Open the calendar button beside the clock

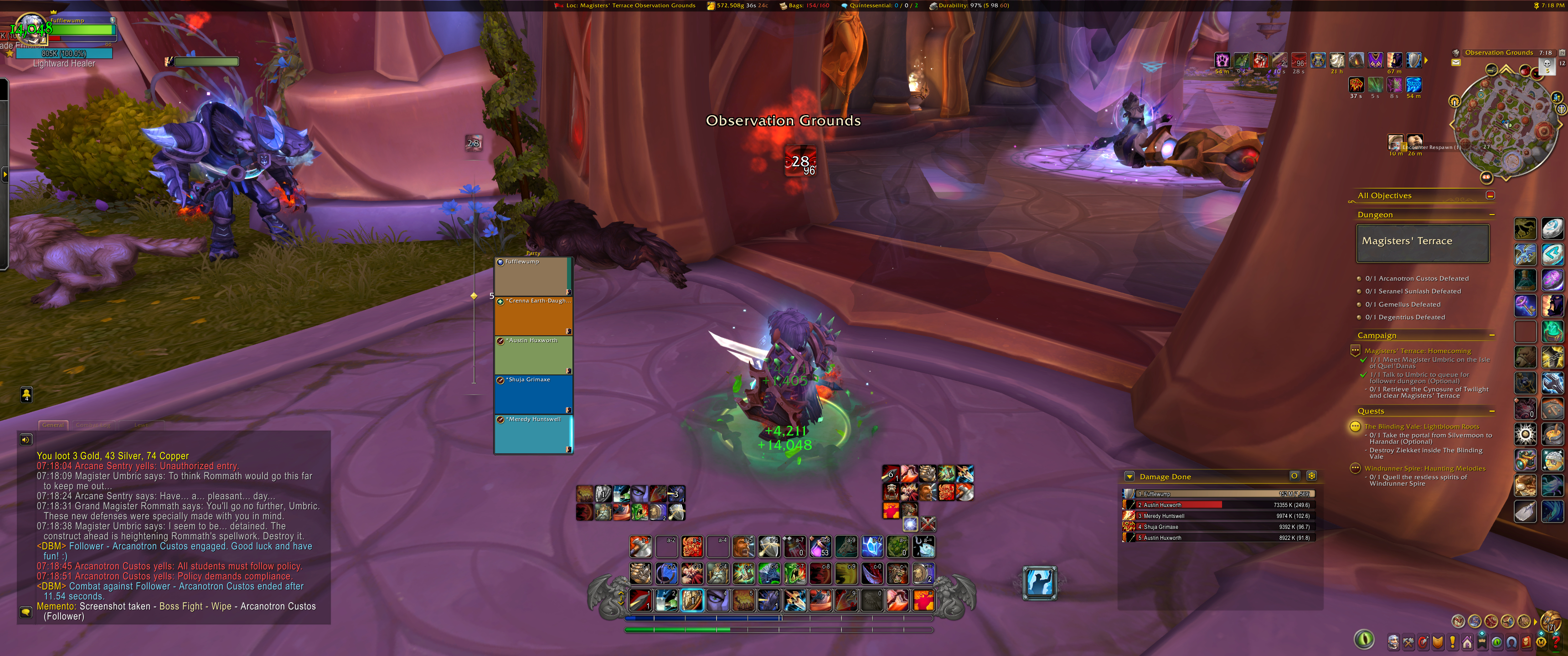click(x=1562, y=53)
